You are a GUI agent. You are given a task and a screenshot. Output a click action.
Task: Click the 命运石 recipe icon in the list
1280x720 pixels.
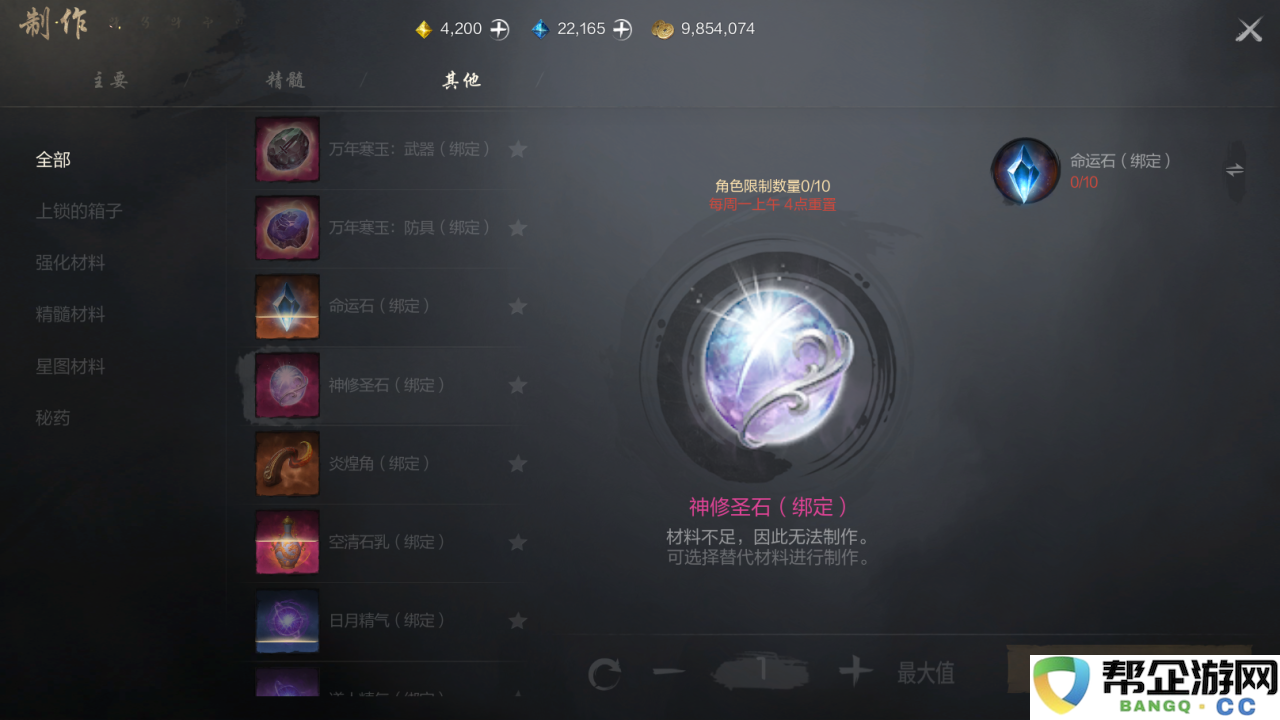[287, 306]
